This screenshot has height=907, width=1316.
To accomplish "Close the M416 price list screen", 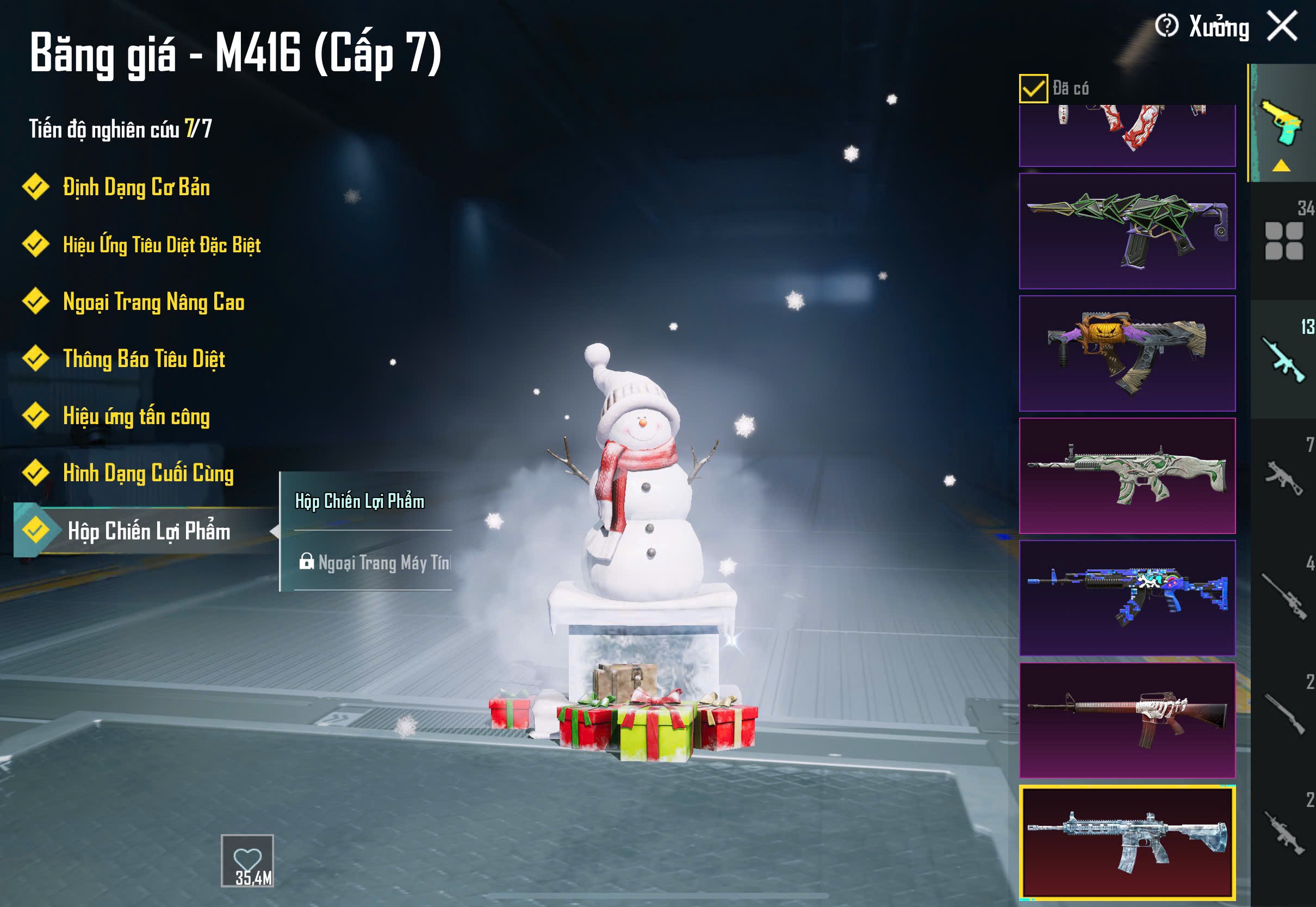I will (1282, 26).
